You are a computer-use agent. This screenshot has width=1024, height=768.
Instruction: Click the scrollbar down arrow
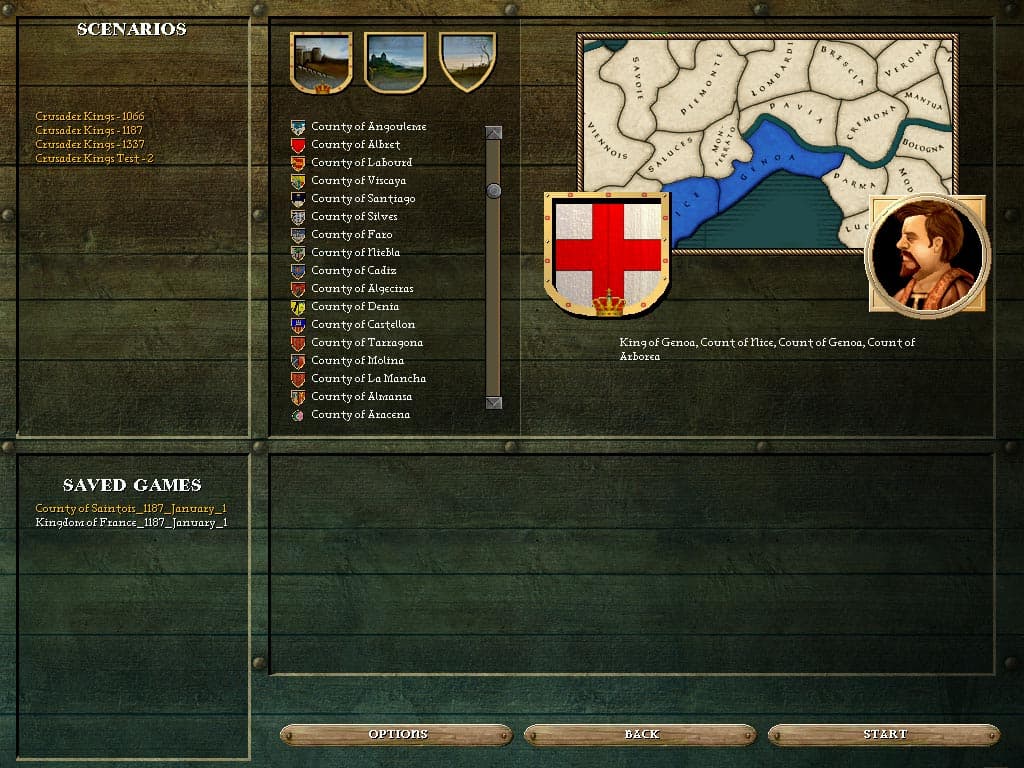click(493, 402)
